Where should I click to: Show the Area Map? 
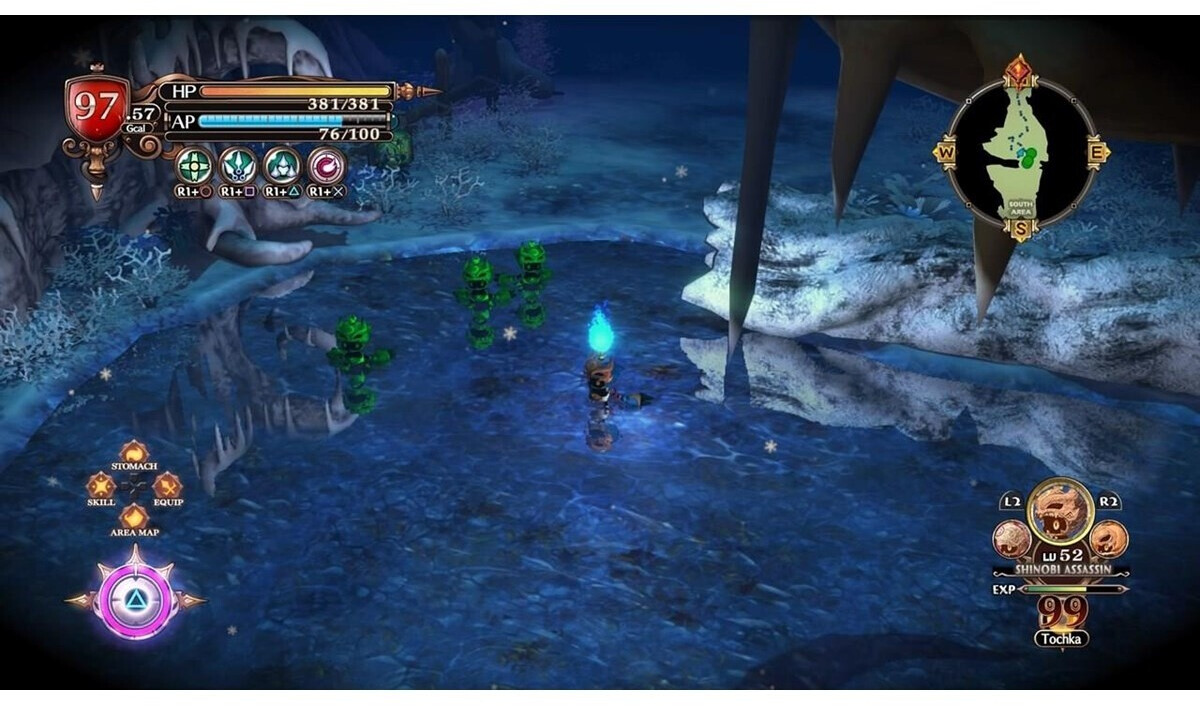(134, 517)
